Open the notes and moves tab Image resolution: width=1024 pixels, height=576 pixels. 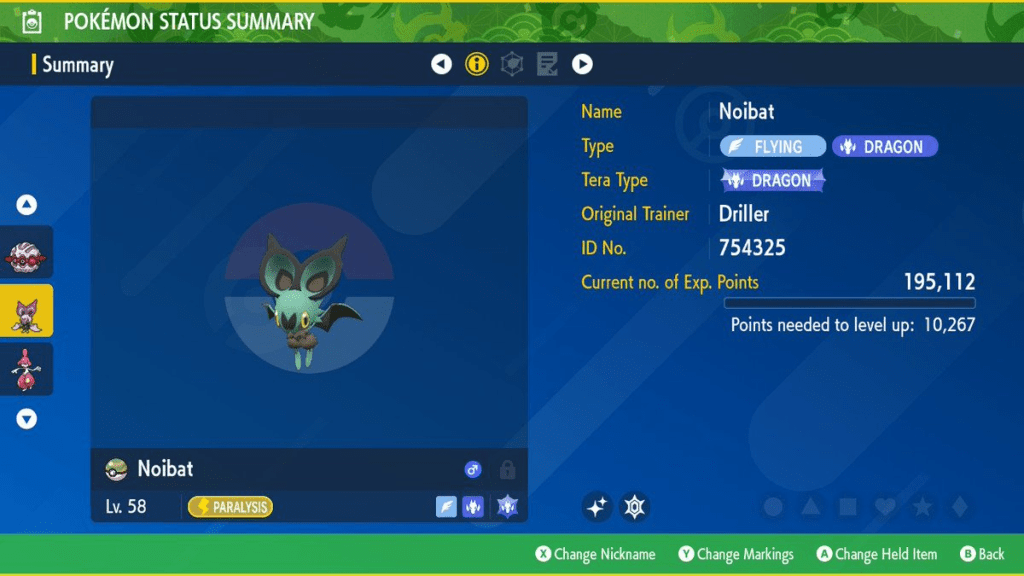coord(547,65)
